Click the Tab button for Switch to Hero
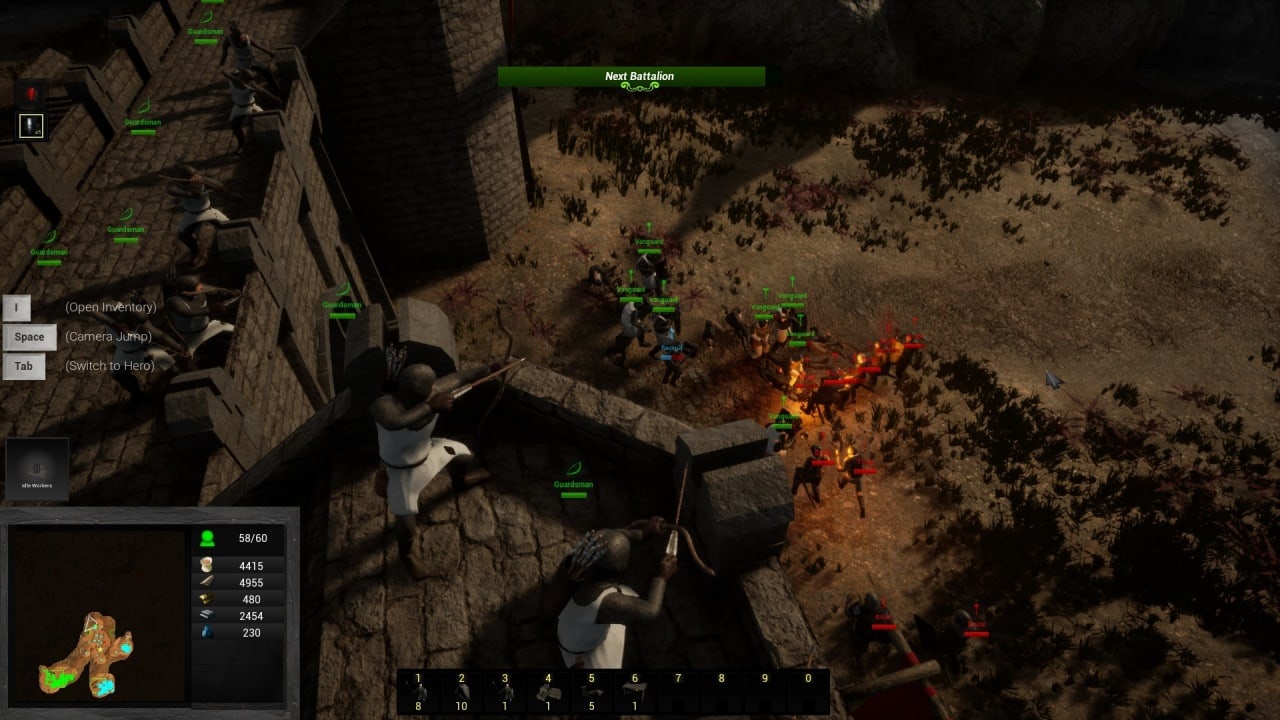Image resolution: width=1280 pixels, height=720 pixels. pyautogui.click(x=23, y=366)
